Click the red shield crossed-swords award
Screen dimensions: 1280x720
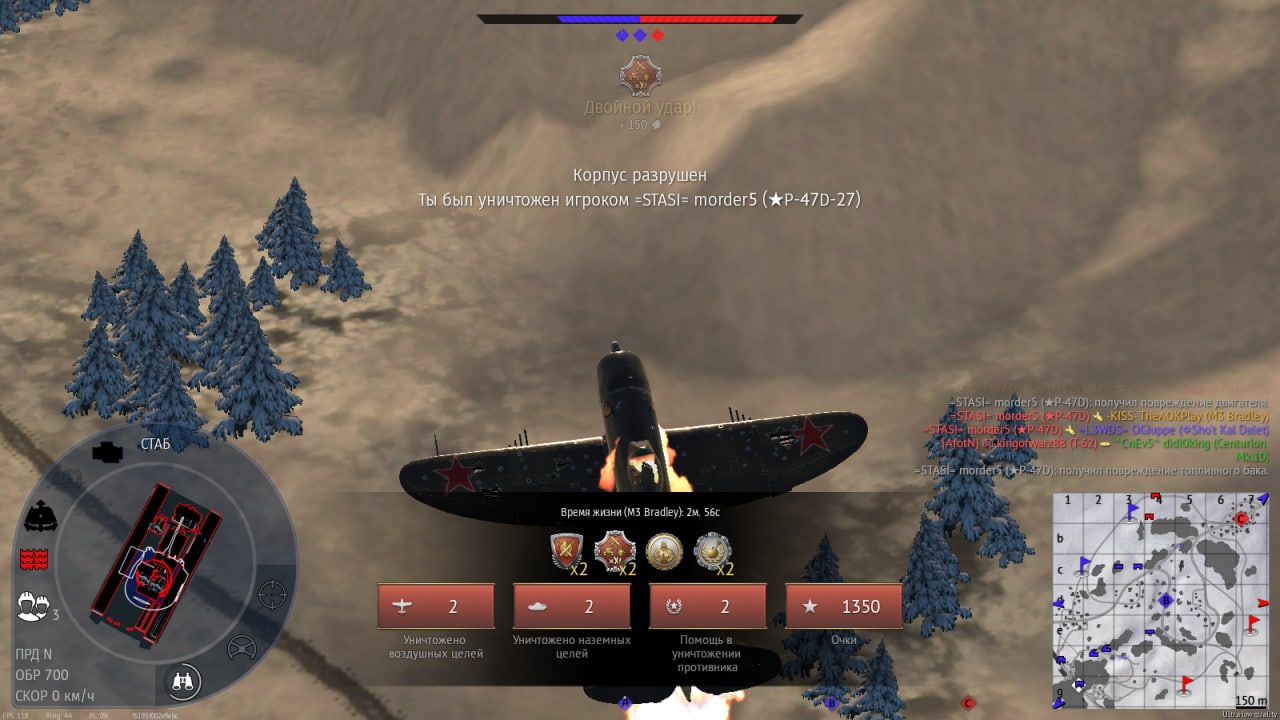pos(566,550)
